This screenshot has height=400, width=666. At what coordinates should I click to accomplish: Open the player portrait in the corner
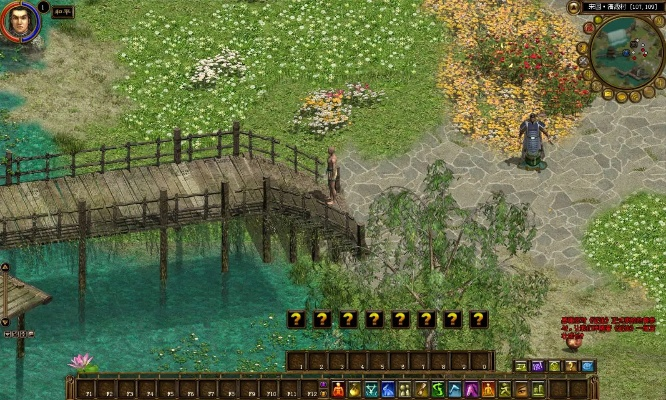click(x=20, y=22)
